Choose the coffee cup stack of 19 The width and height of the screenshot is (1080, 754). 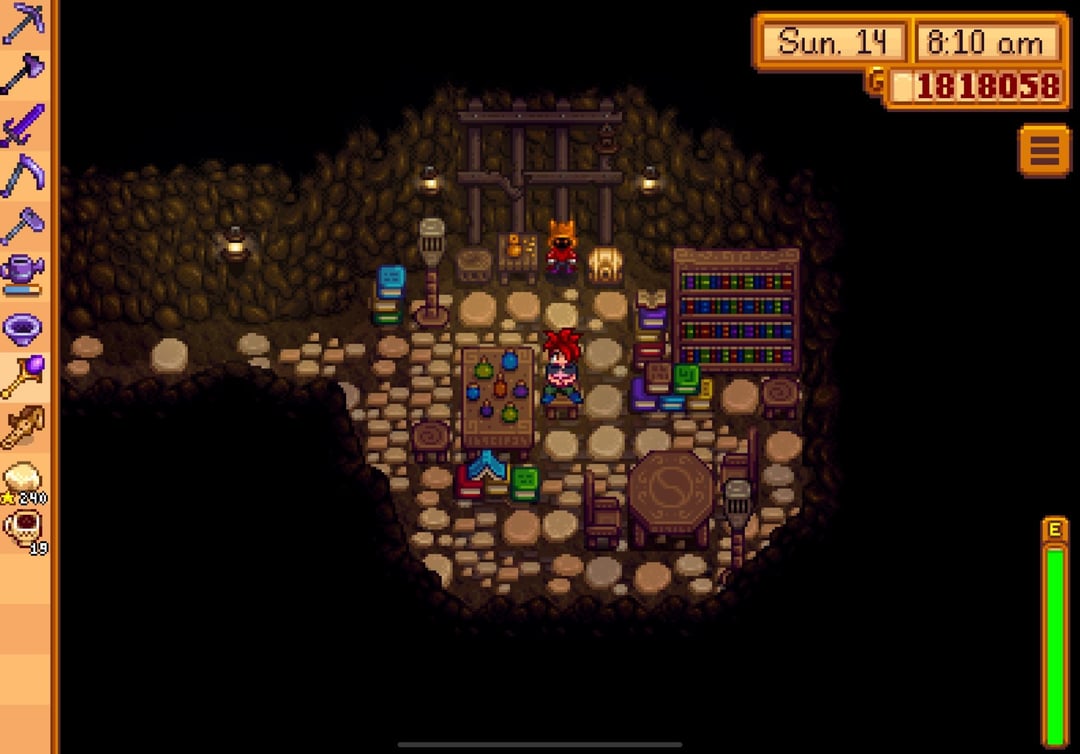point(24,530)
